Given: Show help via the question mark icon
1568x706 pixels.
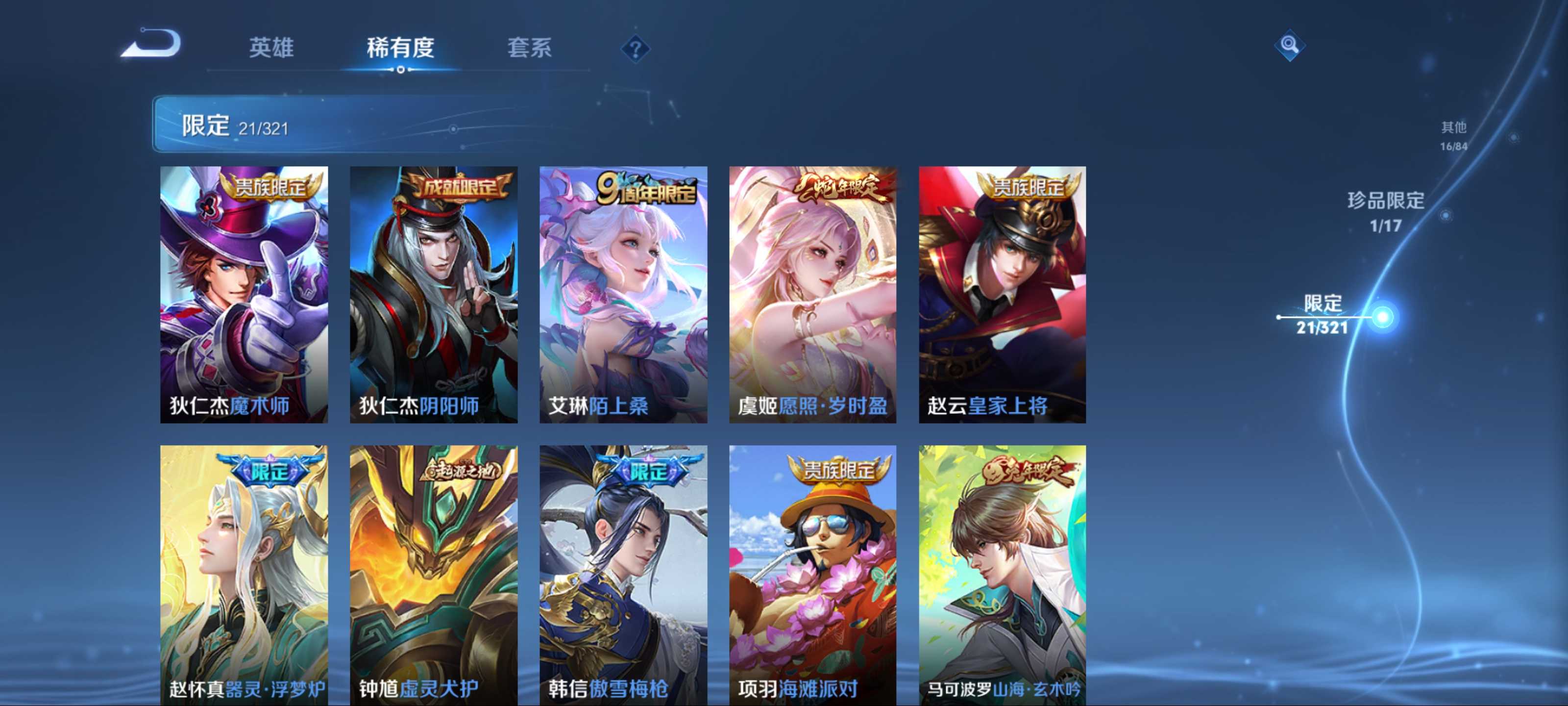Looking at the screenshot, I should [635, 49].
